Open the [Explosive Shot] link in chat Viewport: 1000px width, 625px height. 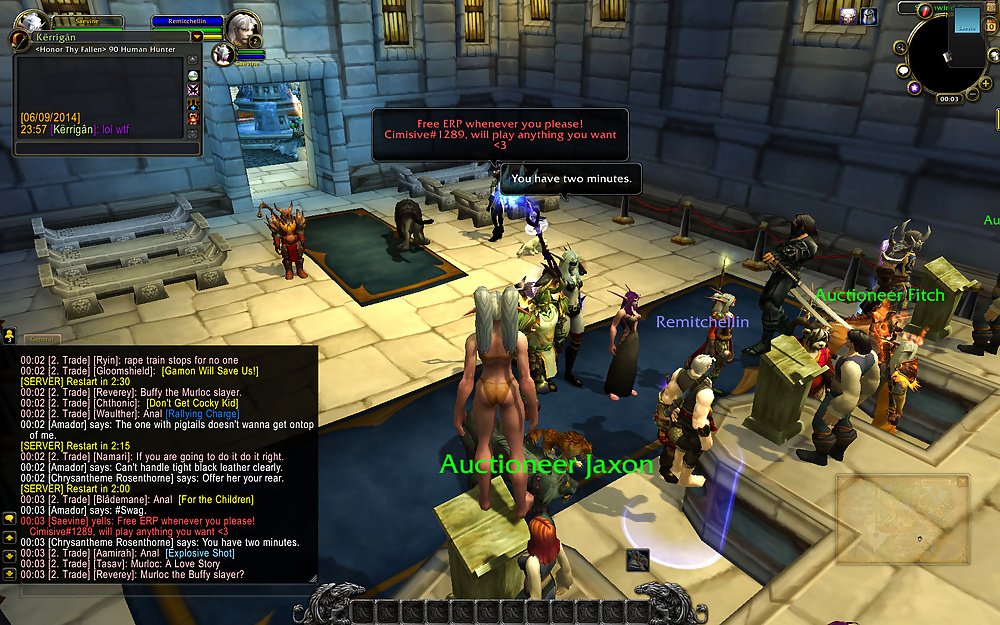pos(200,553)
